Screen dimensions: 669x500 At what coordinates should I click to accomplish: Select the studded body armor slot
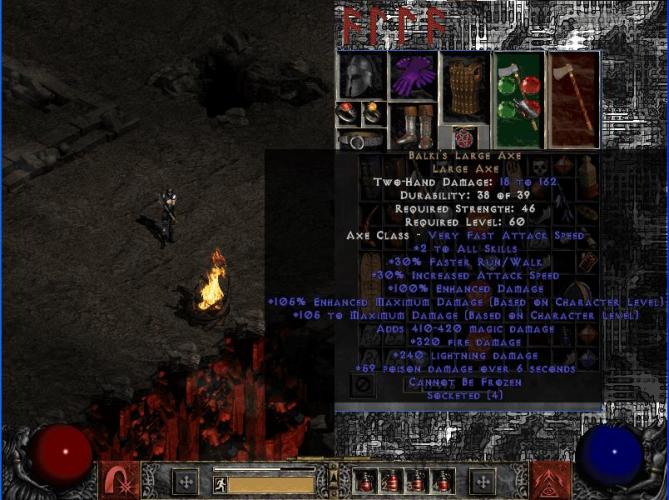[464, 88]
